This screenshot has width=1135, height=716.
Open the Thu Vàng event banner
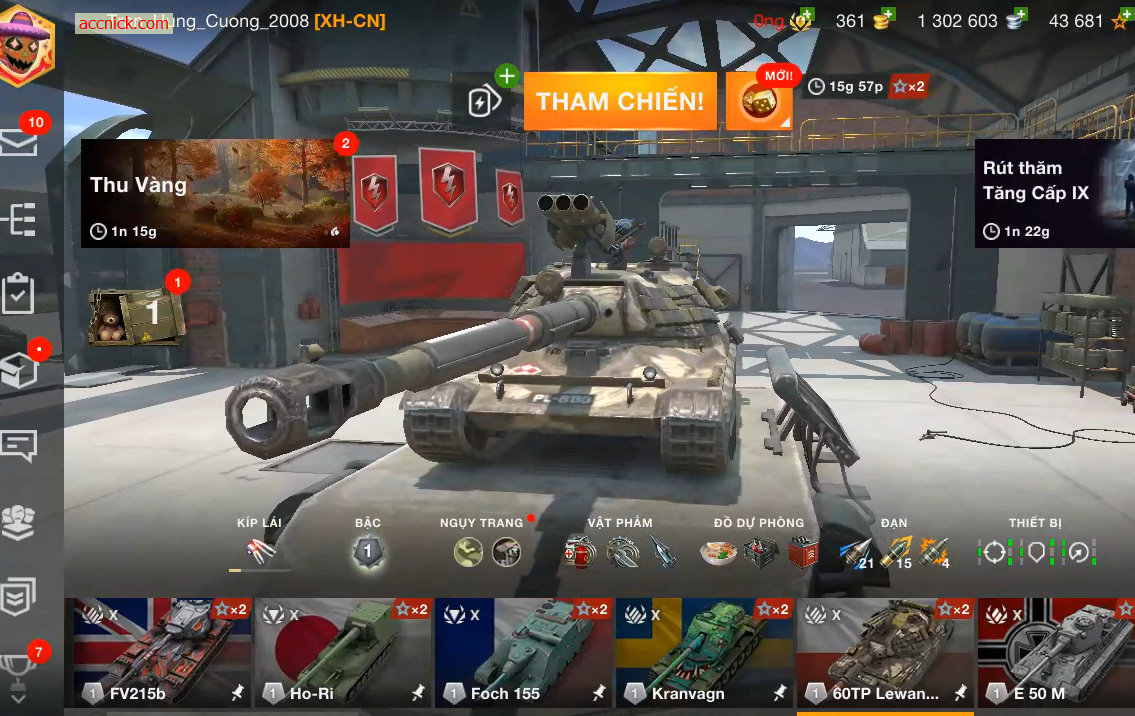tap(215, 193)
